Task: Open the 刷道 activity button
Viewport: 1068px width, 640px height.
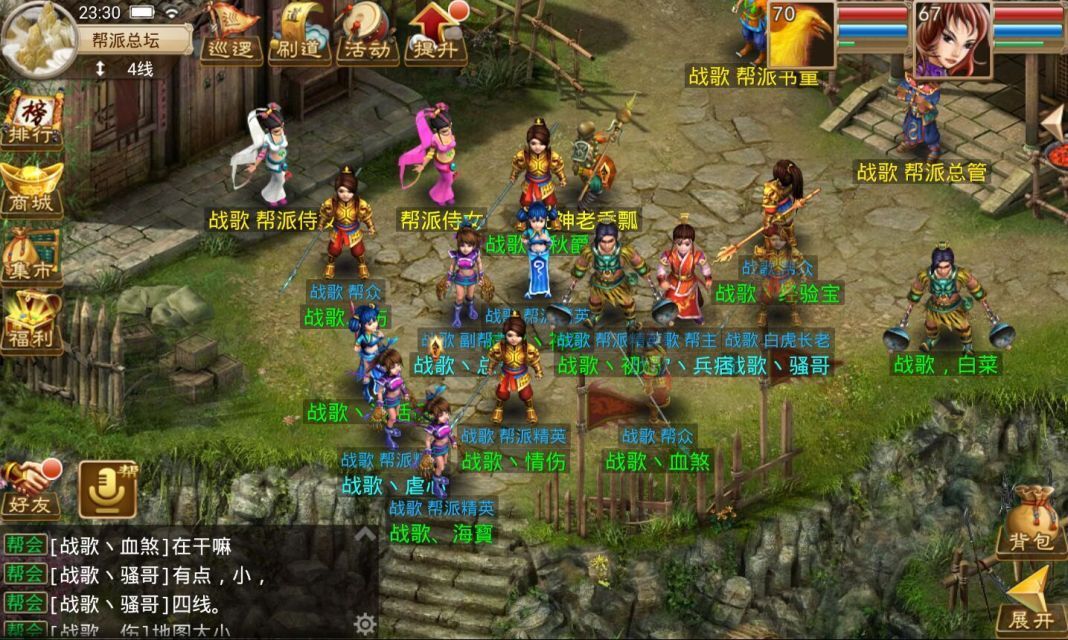Action: (298, 32)
